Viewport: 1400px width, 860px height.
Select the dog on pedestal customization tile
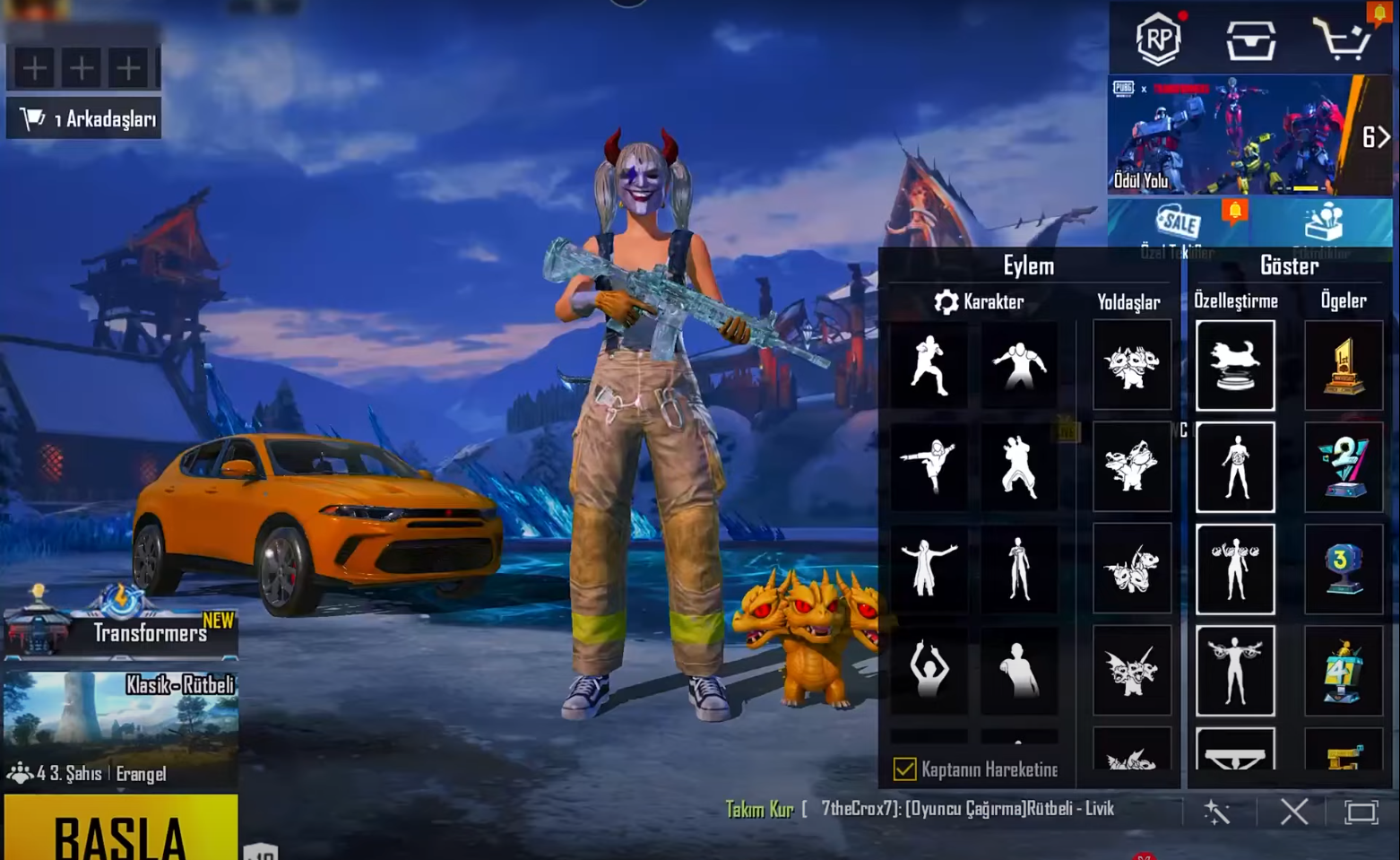click(1235, 366)
